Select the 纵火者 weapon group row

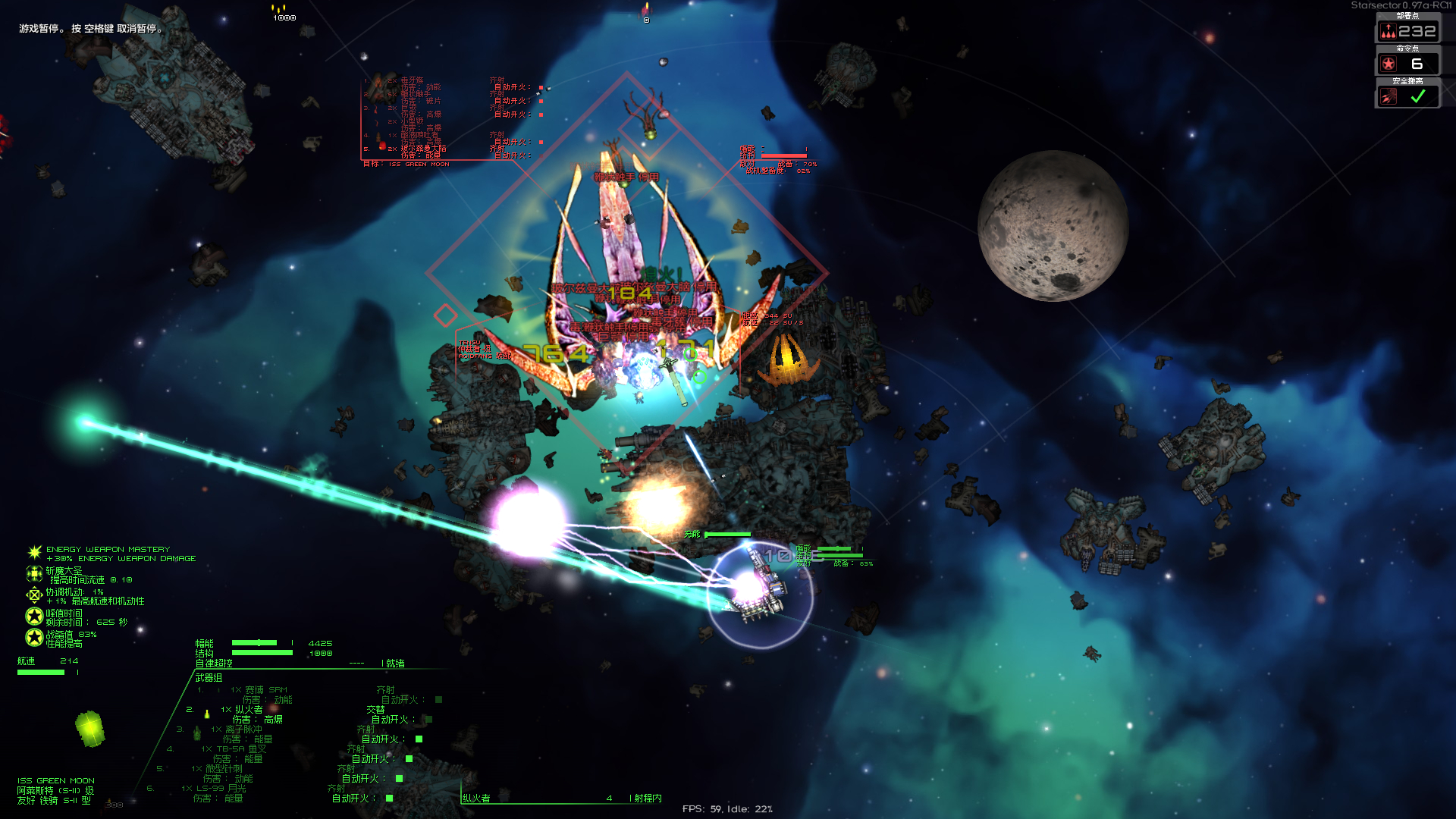coord(248,710)
